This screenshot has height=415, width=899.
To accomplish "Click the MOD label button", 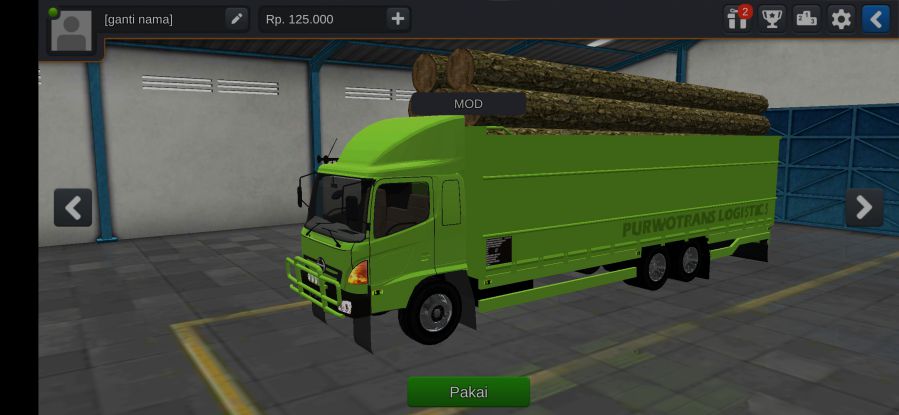I will pos(468,104).
